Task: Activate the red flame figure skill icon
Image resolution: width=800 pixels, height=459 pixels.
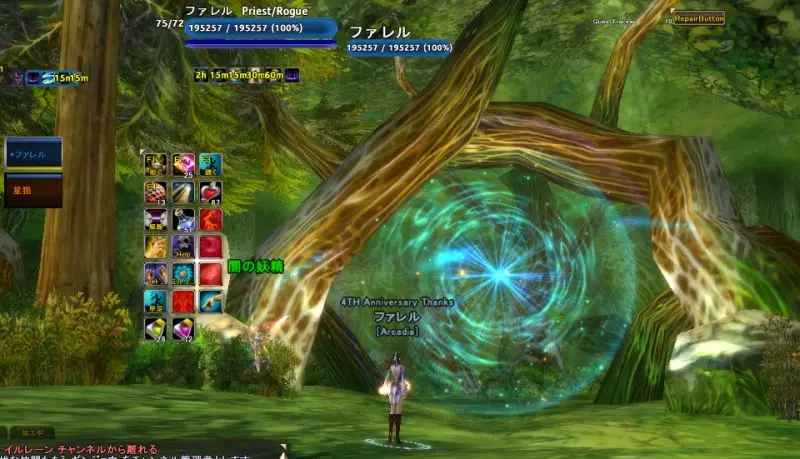Action: pos(210,219)
